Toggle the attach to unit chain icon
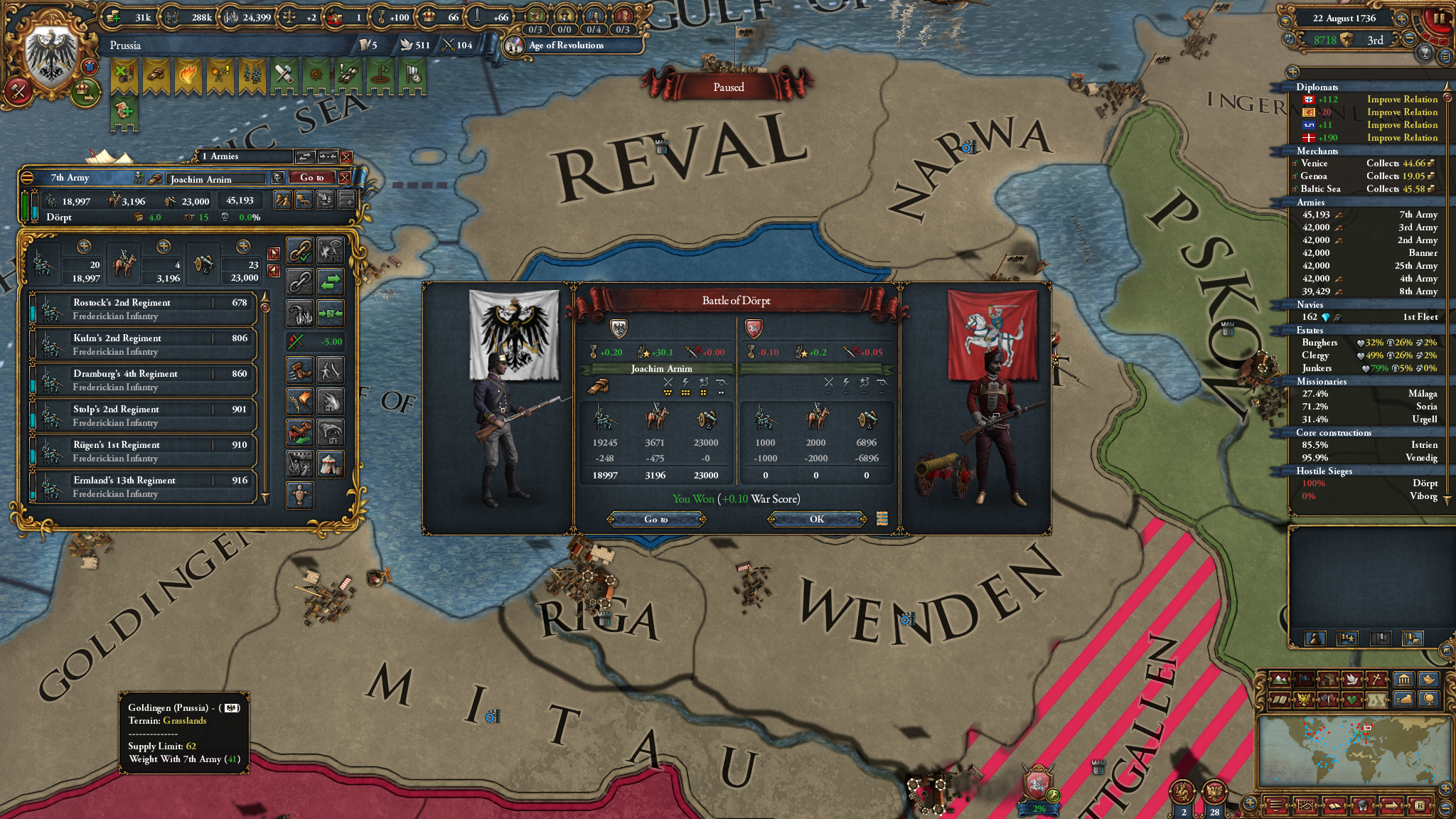Viewport: 1456px width, 819px height. click(300, 252)
